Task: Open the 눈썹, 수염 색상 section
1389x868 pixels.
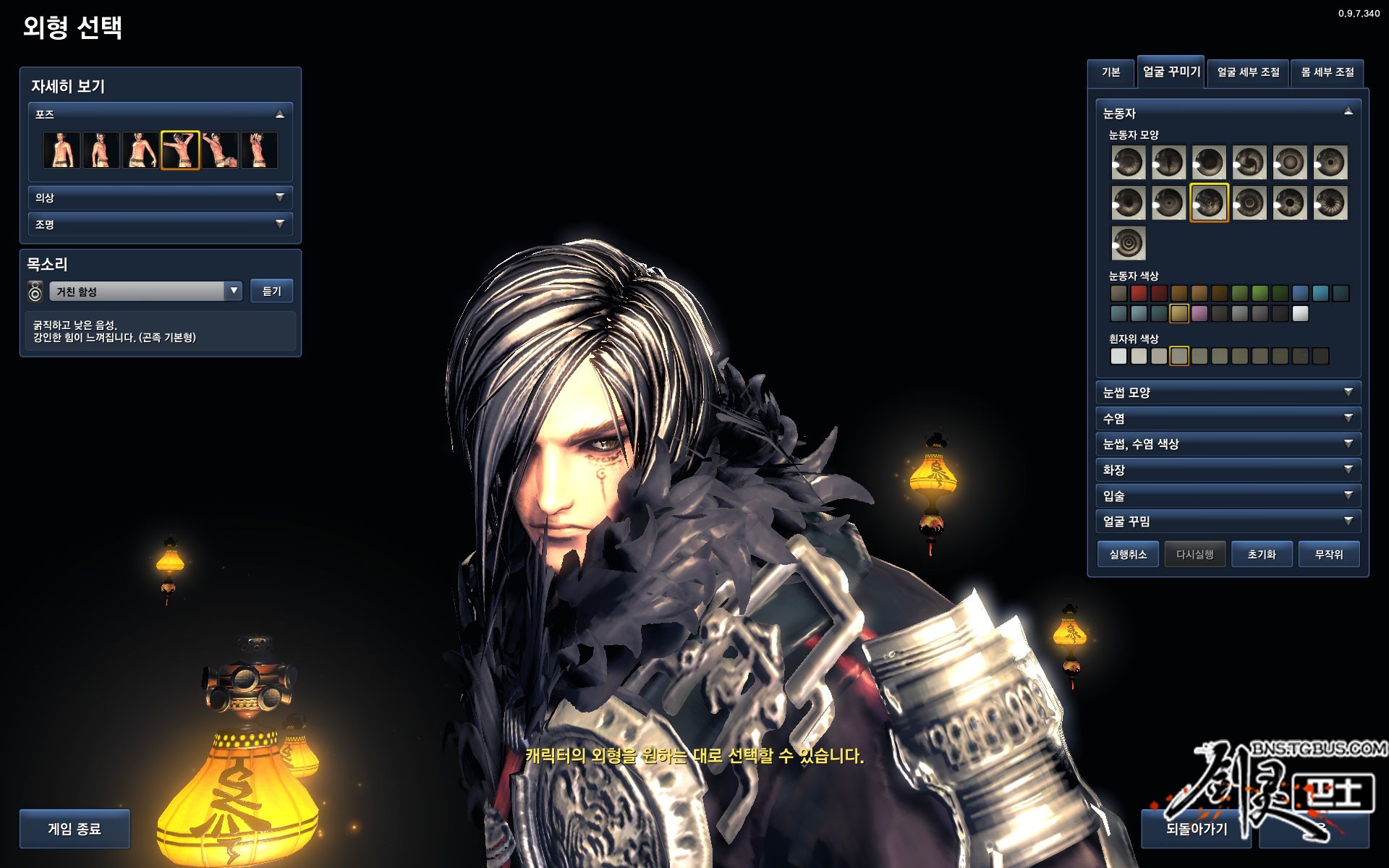Action: tap(1228, 444)
